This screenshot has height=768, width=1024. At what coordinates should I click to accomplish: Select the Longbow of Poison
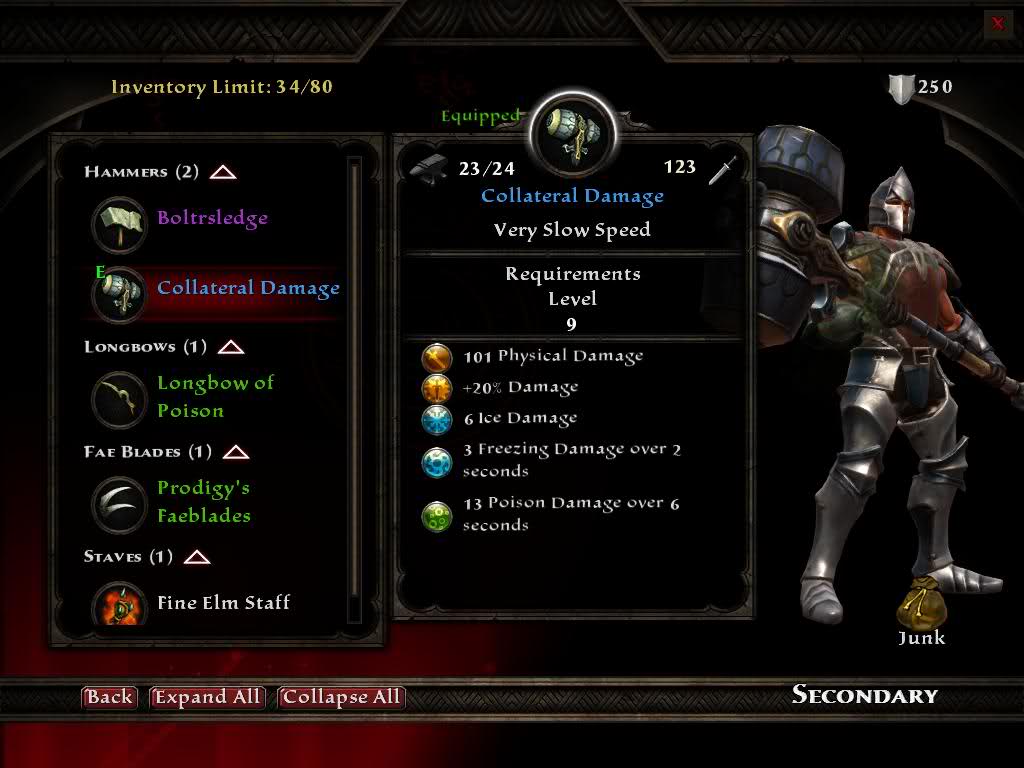215,397
